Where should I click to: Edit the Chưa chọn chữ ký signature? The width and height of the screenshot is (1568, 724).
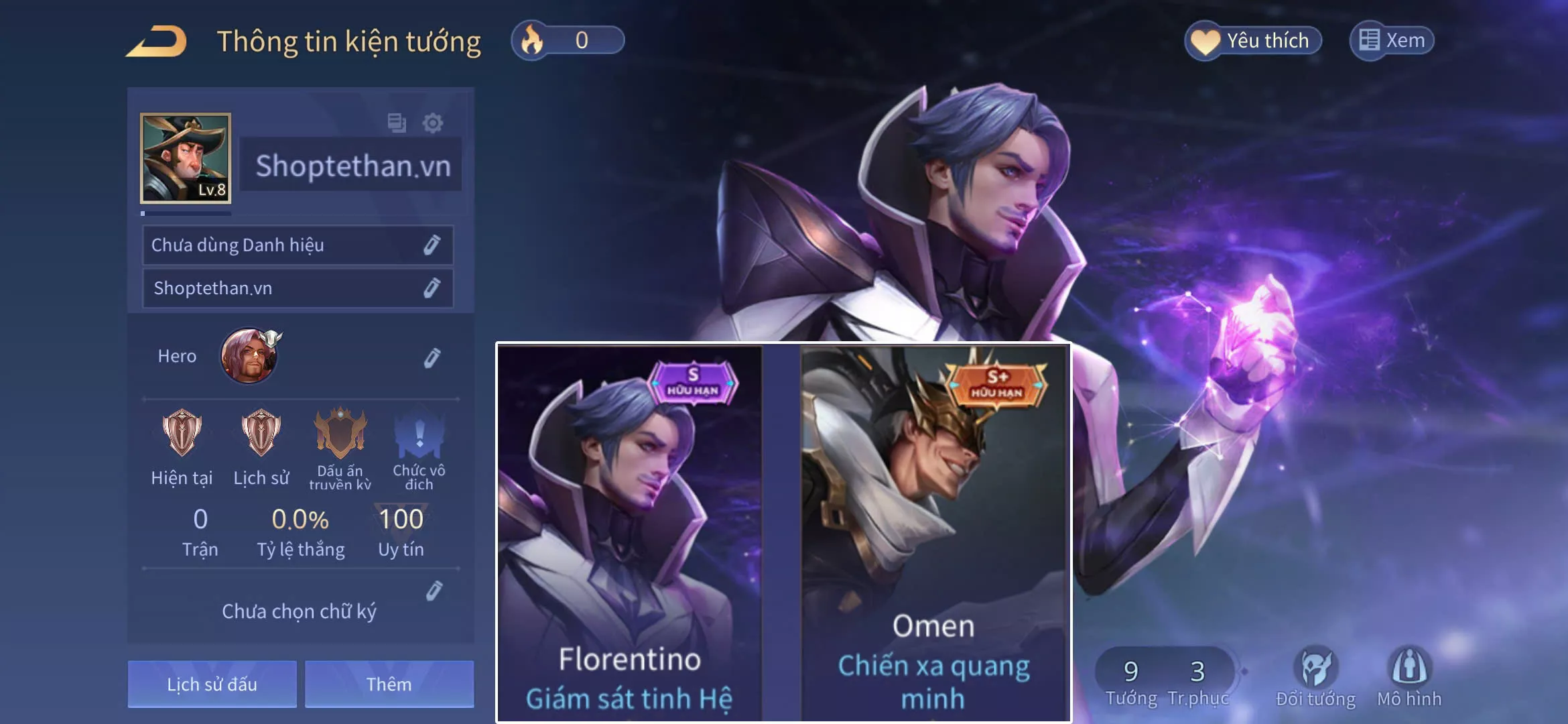click(434, 591)
